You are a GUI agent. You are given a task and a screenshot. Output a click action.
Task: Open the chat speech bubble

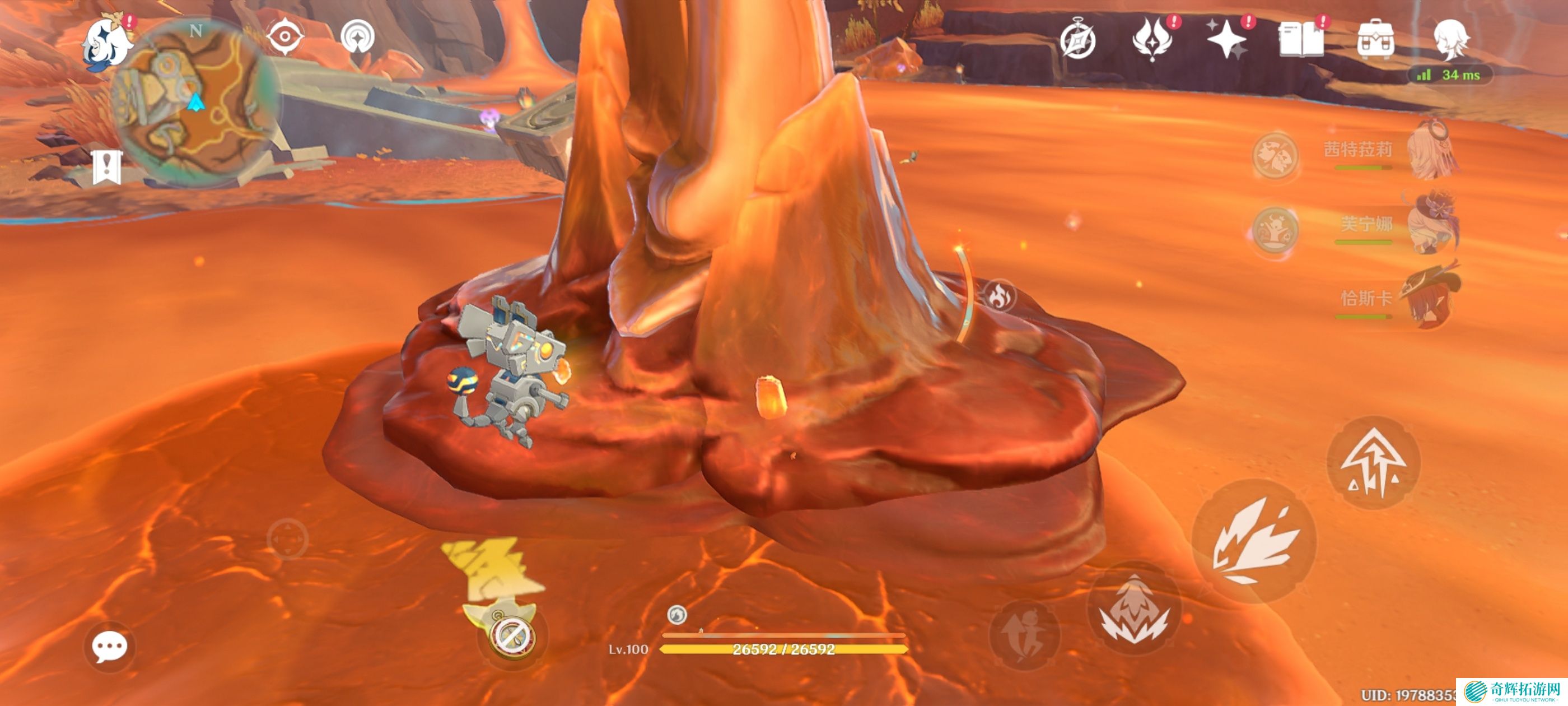click(x=110, y=646)
